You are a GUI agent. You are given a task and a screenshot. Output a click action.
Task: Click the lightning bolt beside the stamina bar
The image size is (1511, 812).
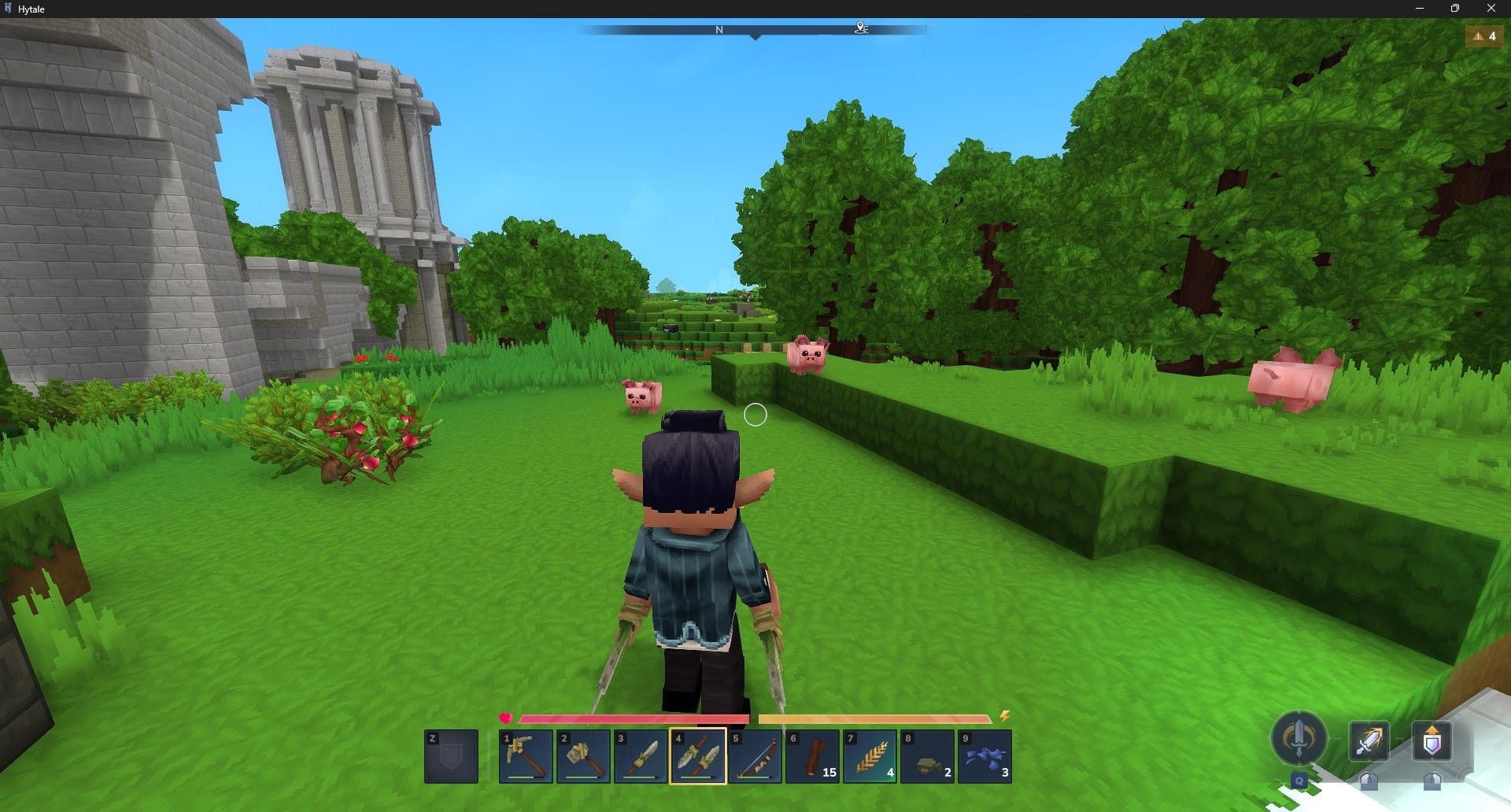click(x=1005, y=717)
